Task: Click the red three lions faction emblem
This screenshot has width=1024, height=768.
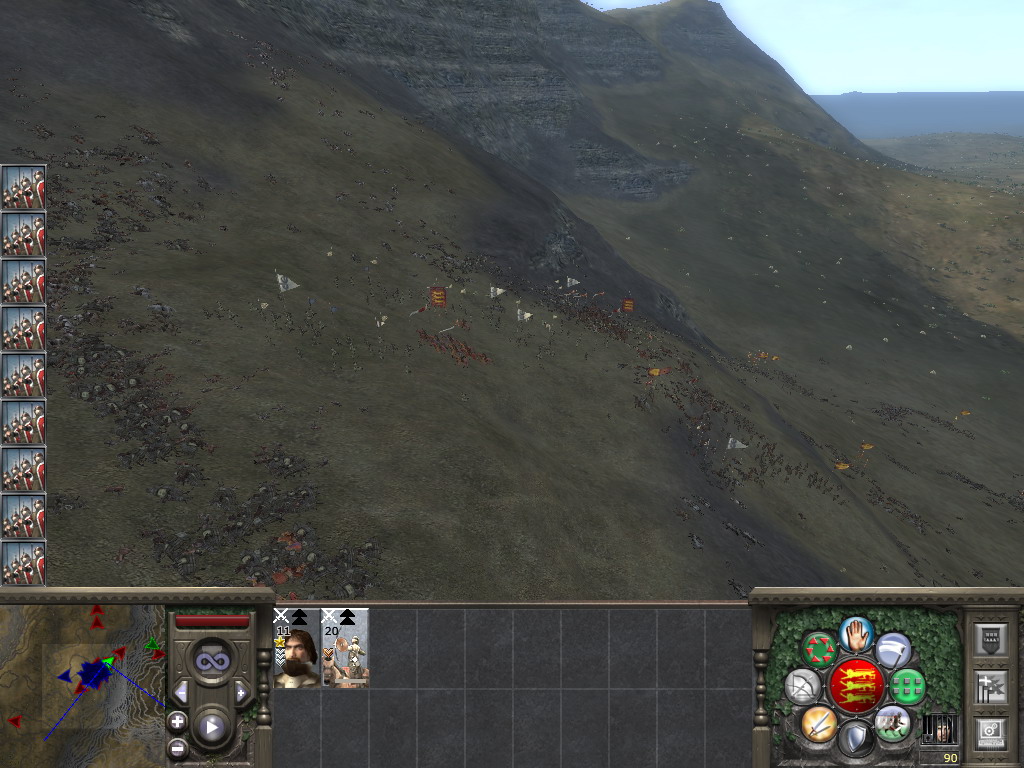Action: tap(856, 686)
